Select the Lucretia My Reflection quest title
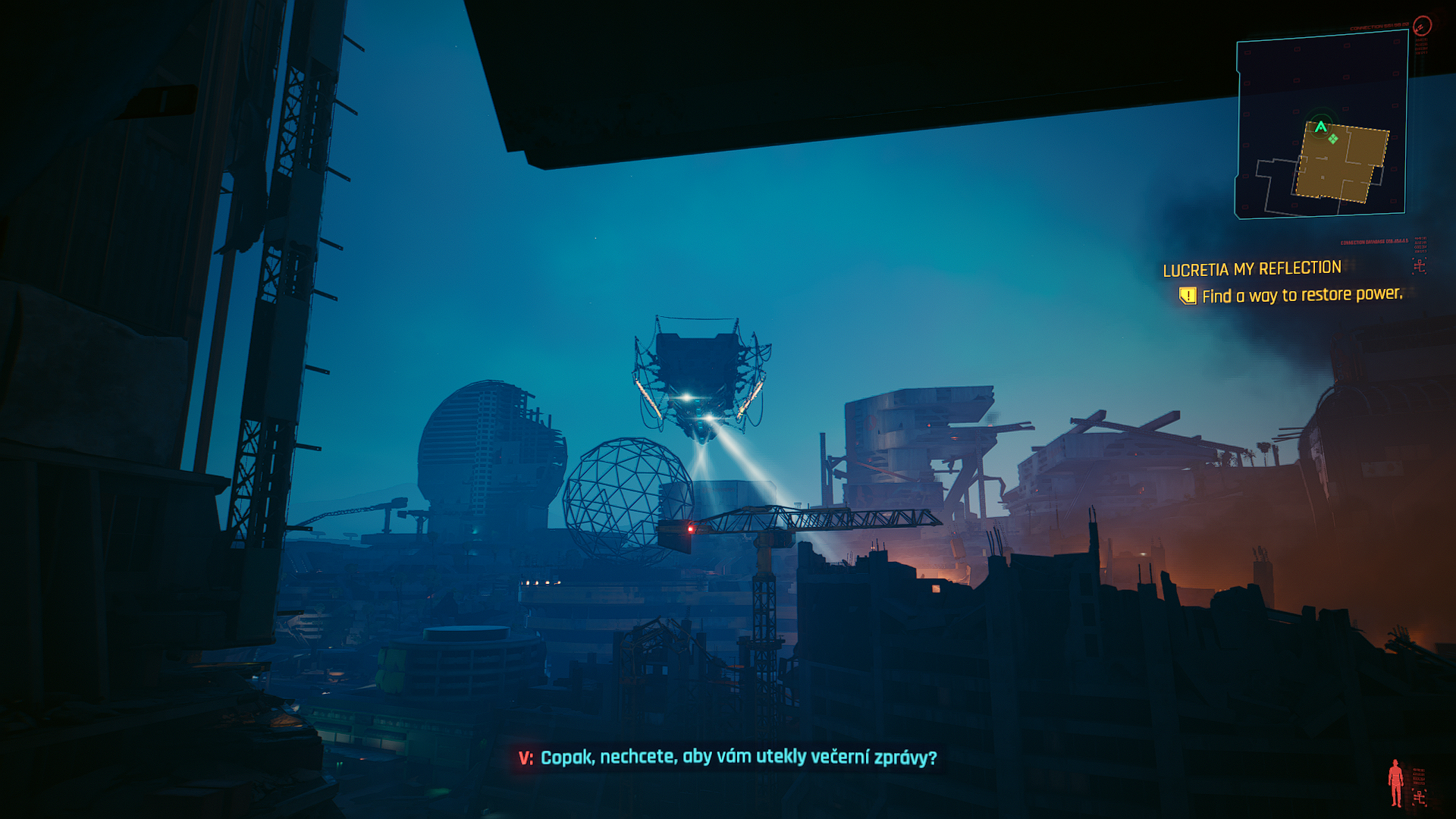 1252,269
